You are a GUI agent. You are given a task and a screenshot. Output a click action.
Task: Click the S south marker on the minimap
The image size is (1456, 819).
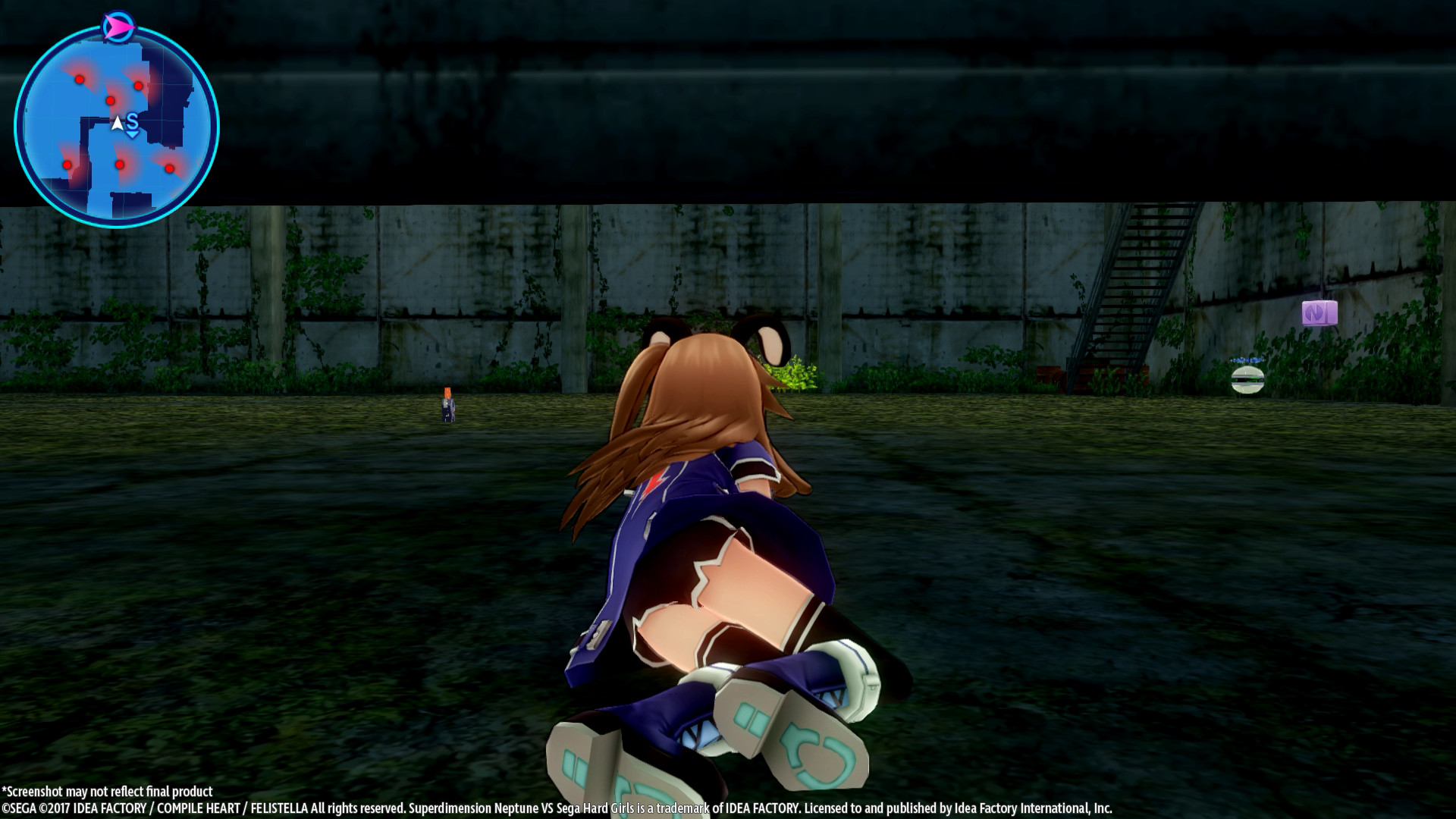click(x=133, y=120)
